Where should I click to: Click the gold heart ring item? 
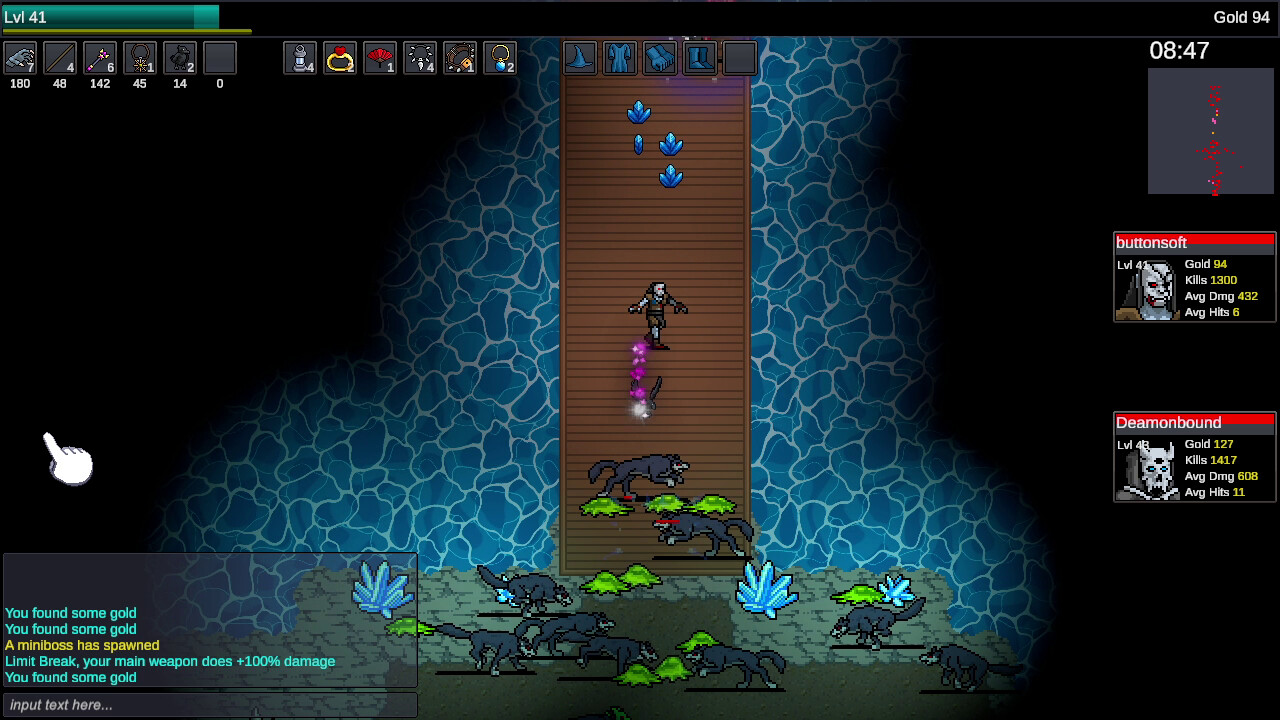[x=340, y=59]
